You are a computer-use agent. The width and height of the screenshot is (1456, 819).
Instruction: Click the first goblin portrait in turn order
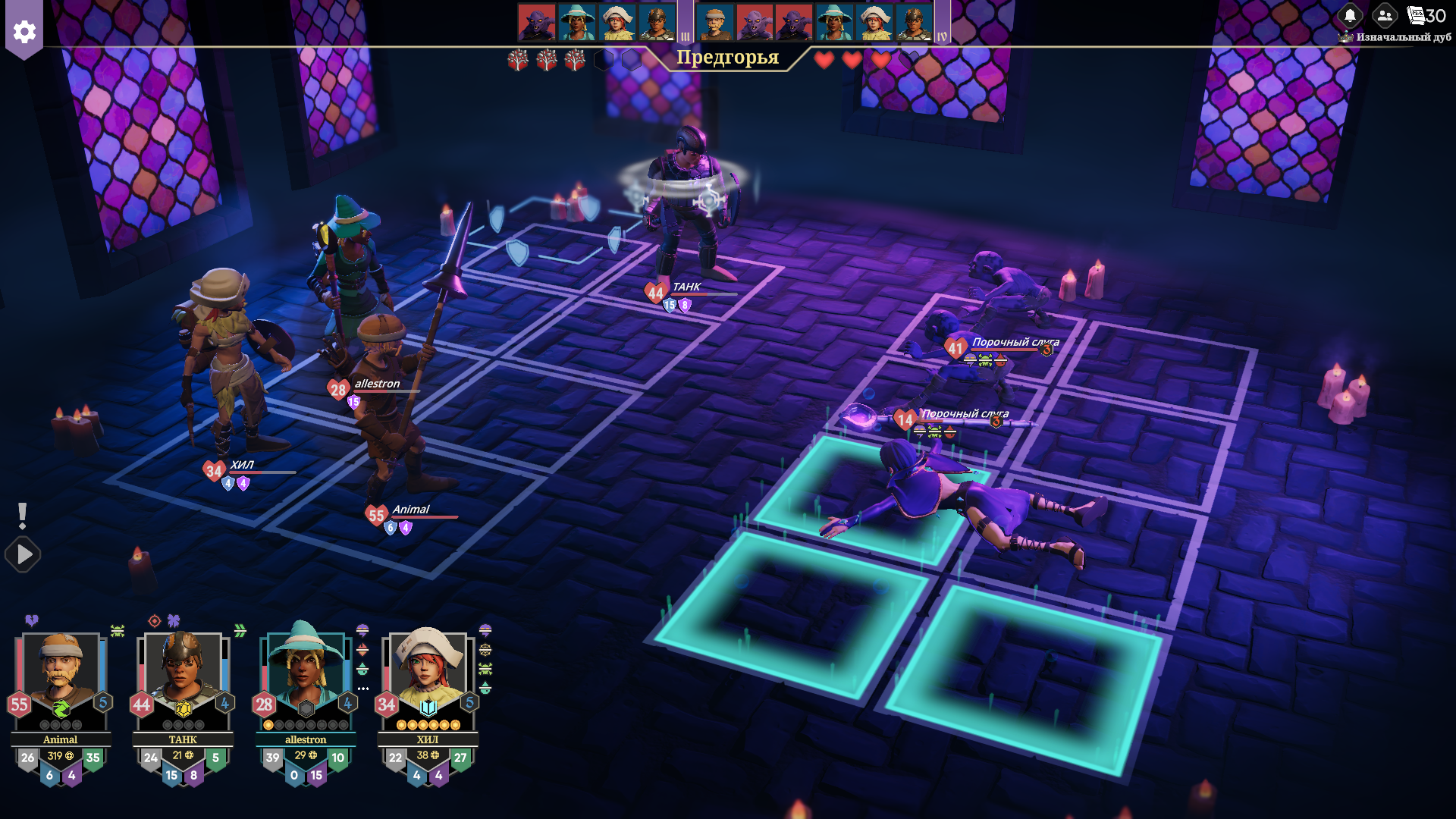[537, 22]
